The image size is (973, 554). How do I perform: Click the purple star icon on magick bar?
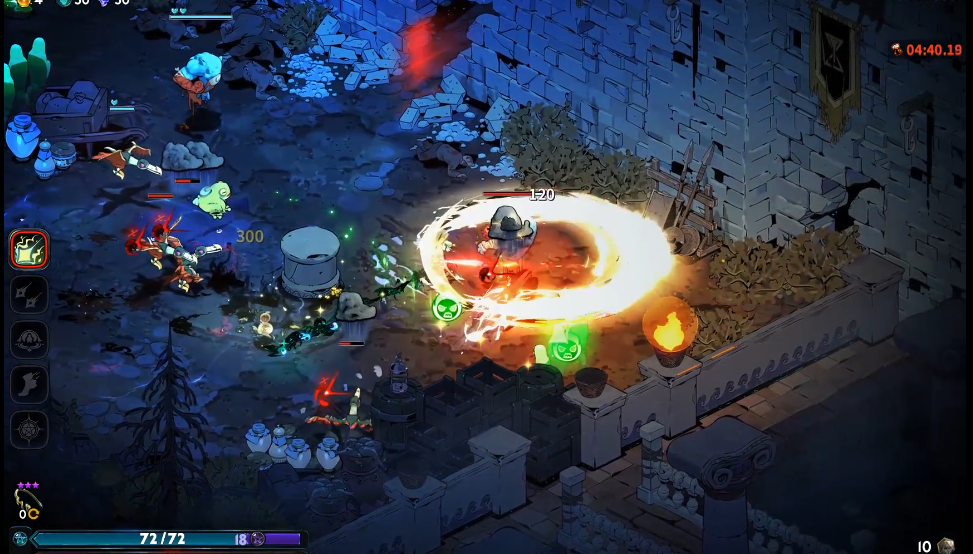click(x=257, y=539)
